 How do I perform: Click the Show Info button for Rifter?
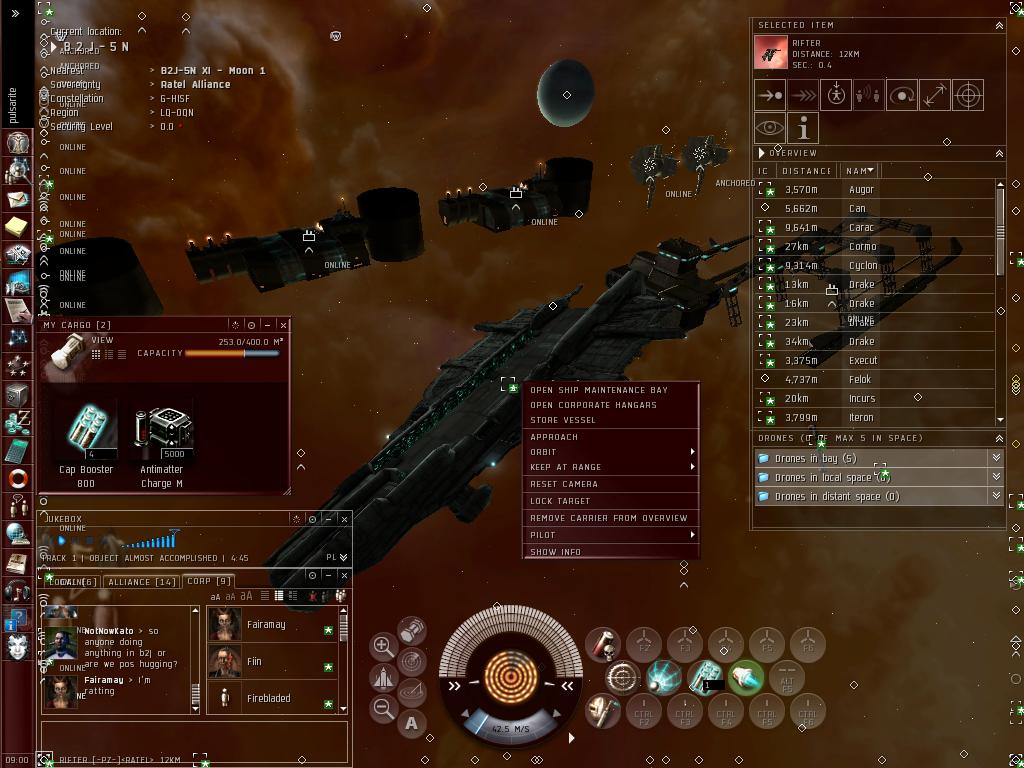tap(803, 128)
